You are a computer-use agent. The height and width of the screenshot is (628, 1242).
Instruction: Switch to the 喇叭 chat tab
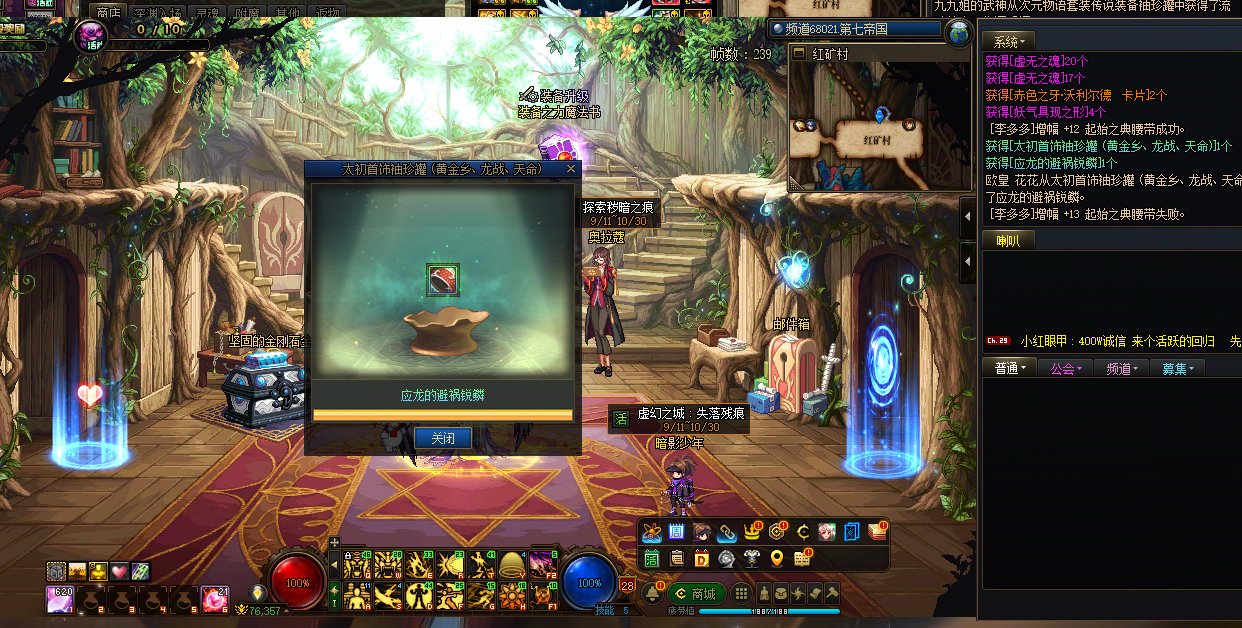(x=1008, y=240)
